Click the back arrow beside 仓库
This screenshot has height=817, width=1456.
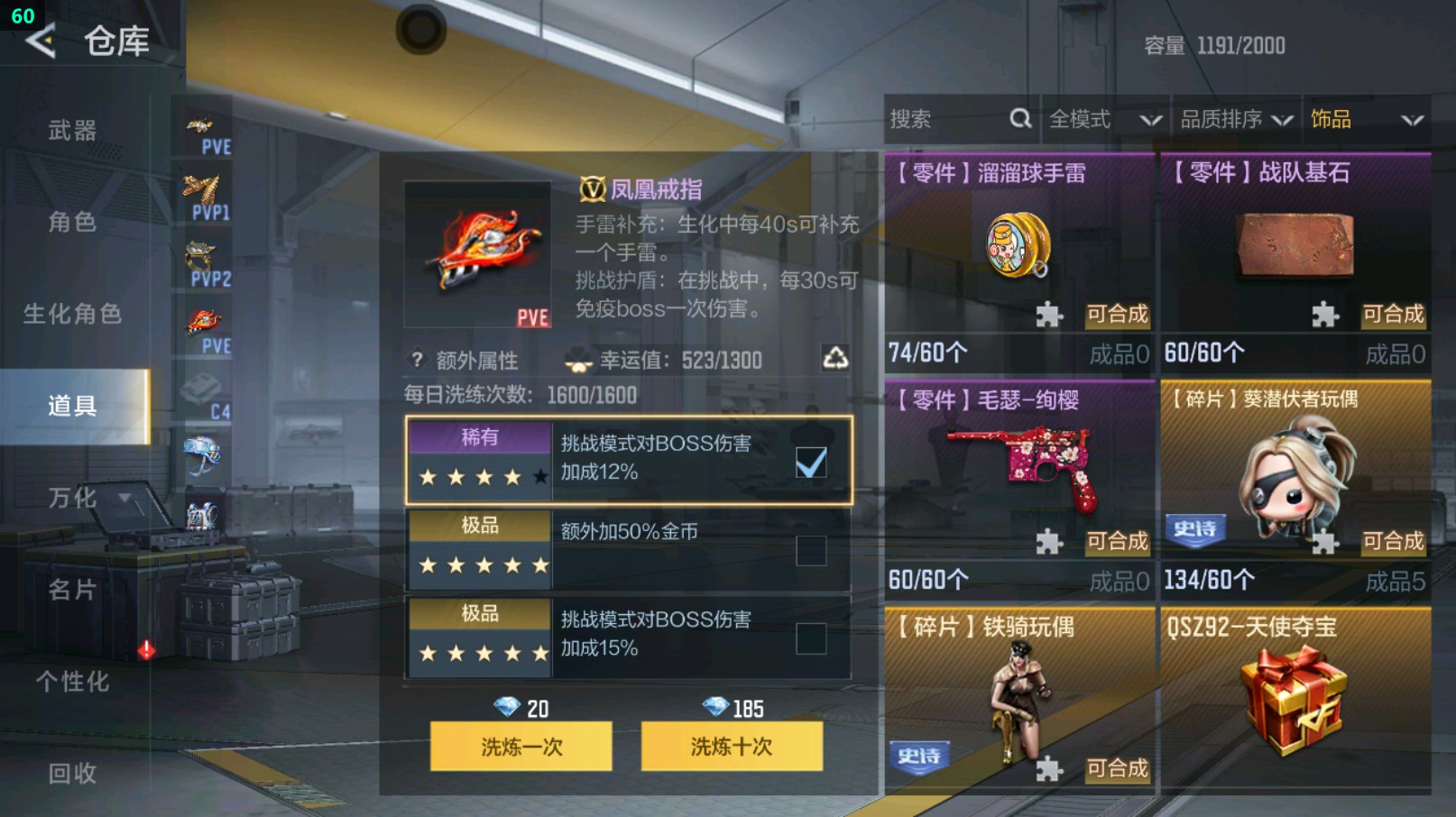coord(40,41)
